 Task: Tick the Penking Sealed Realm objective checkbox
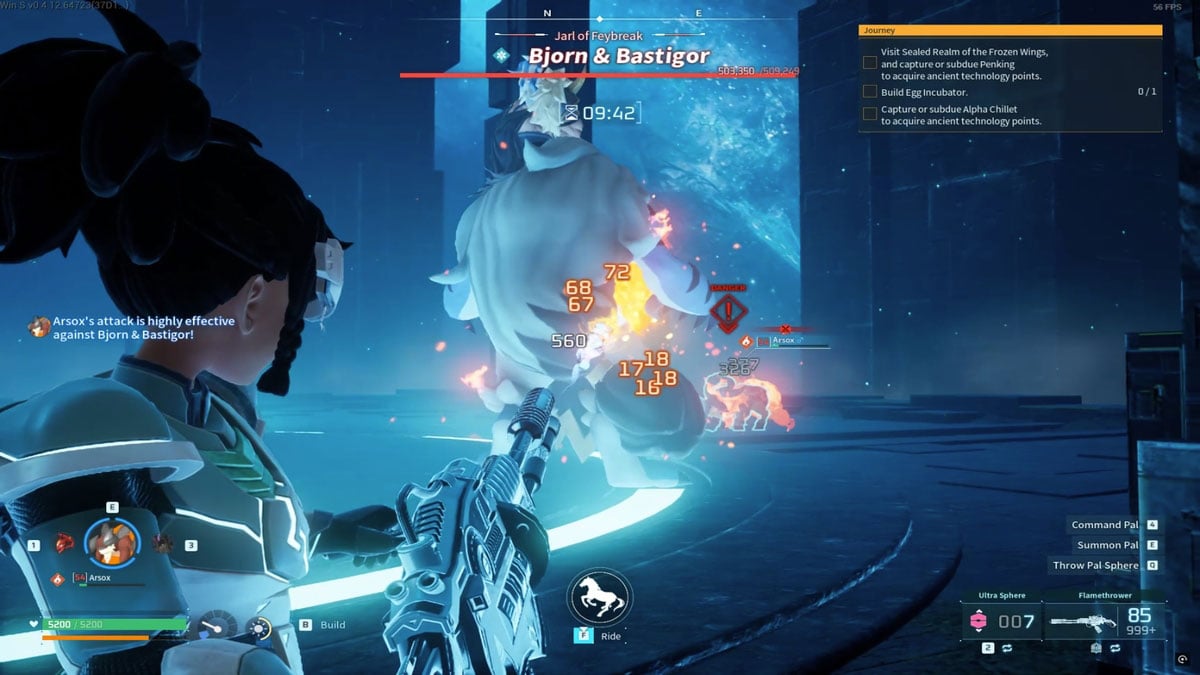870,62
